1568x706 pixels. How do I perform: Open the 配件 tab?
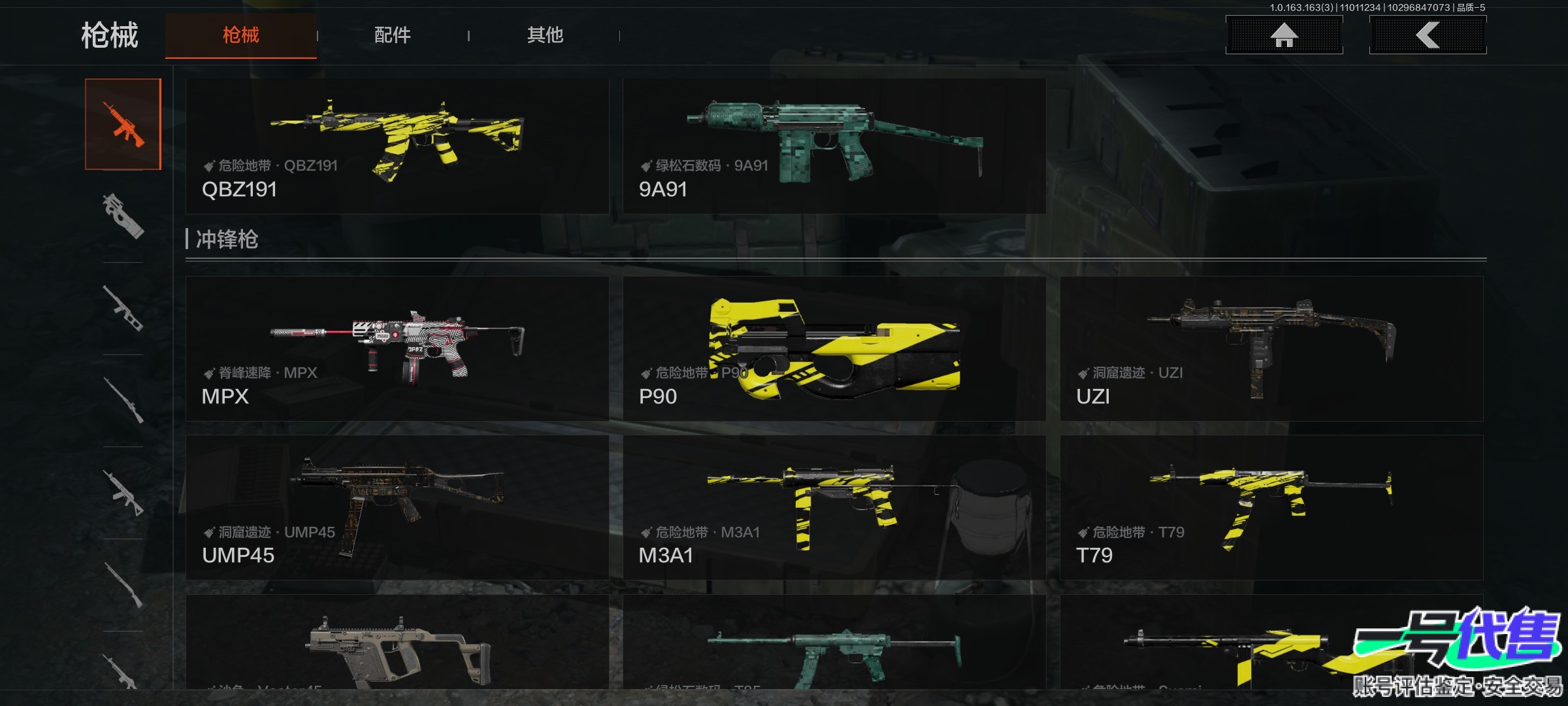coord(392,35)
